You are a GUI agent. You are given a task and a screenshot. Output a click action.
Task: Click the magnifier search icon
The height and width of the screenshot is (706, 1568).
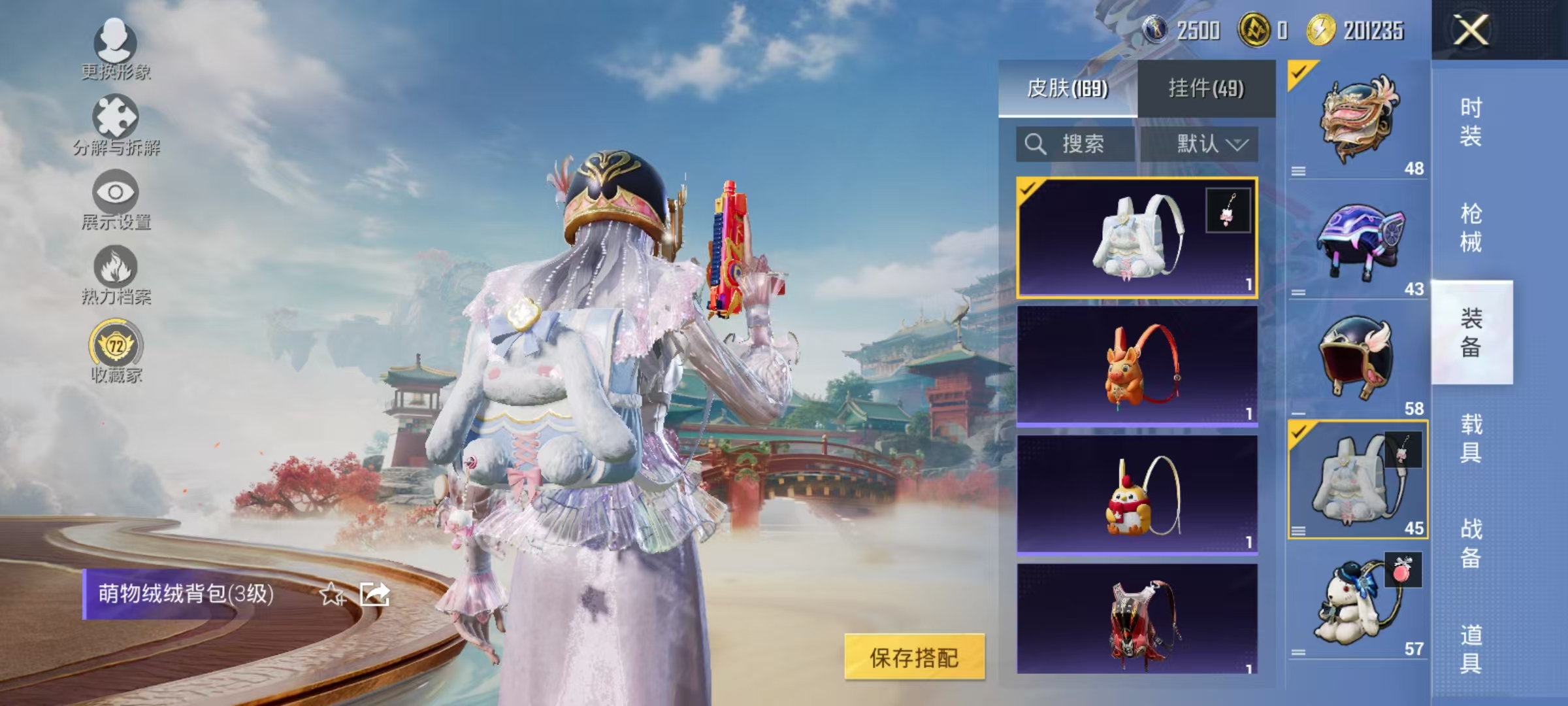(x=1037, y=144)
